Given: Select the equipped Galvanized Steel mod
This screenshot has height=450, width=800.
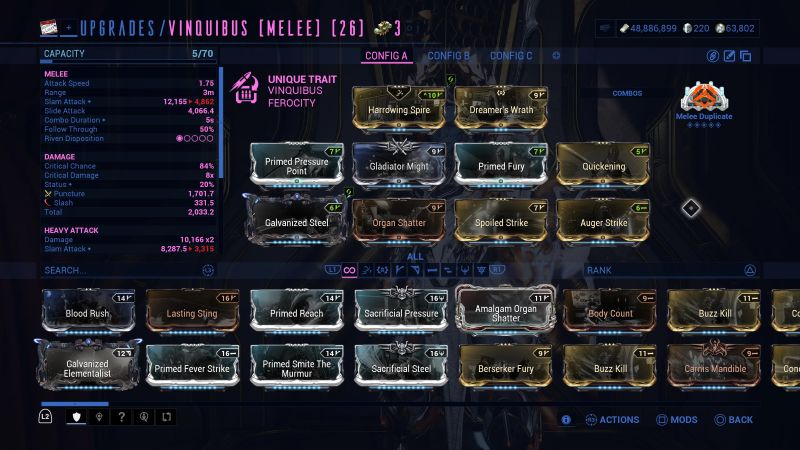Looking at the screenshot, I should (297, 220).
